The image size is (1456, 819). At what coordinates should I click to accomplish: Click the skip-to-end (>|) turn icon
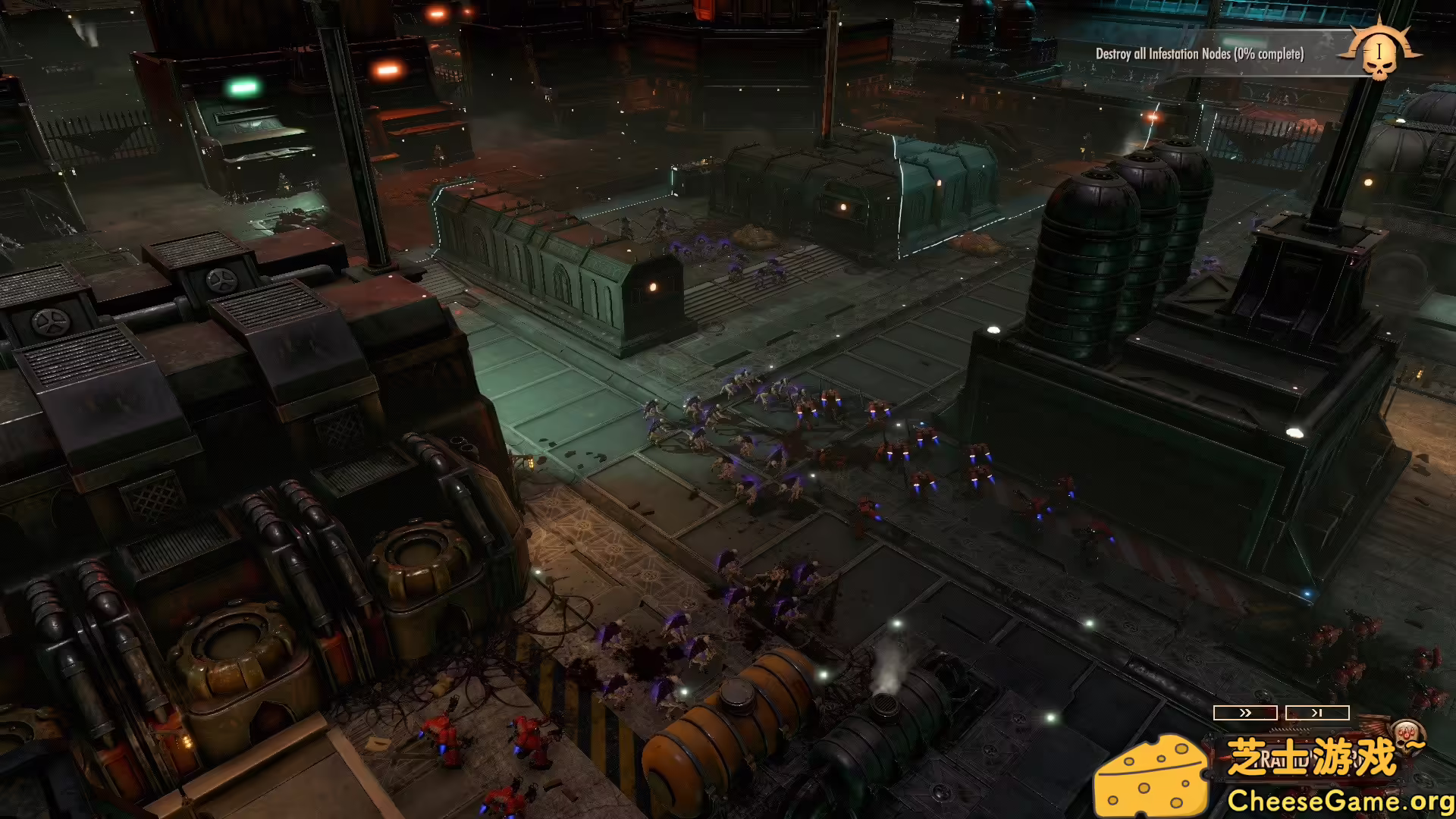tap(1316, 712)
